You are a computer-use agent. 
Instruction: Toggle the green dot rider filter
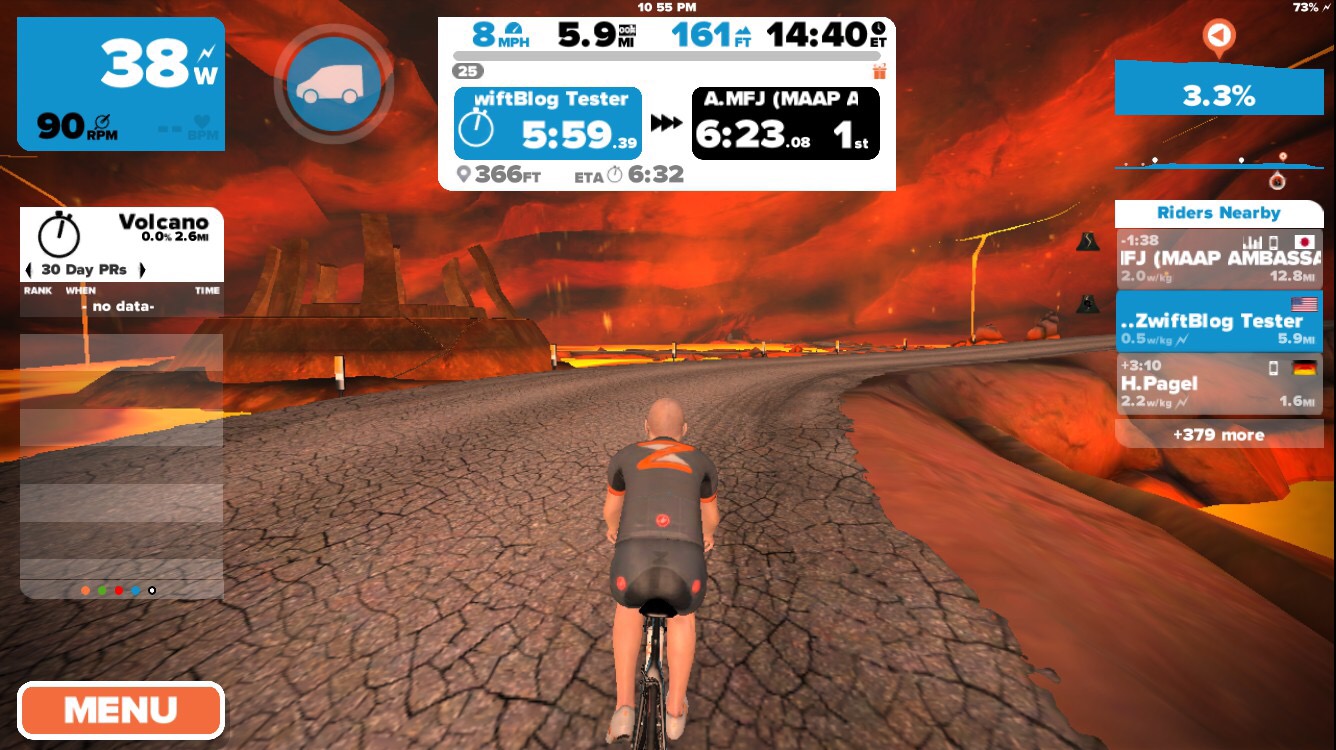click(101, 589)
